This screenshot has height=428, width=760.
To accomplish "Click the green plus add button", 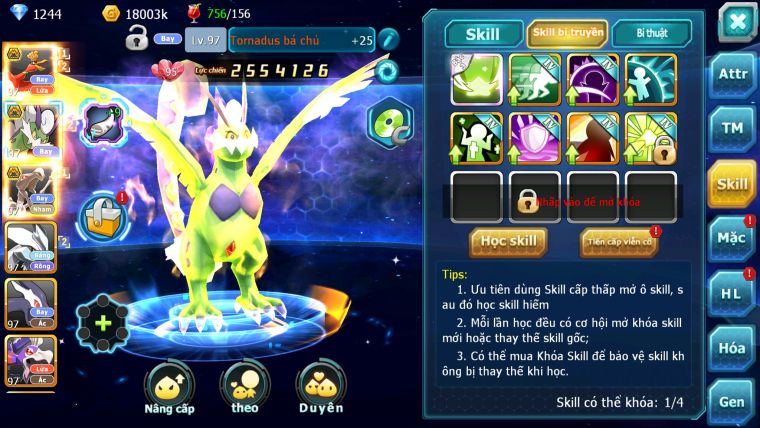I will tap(102, 323).
